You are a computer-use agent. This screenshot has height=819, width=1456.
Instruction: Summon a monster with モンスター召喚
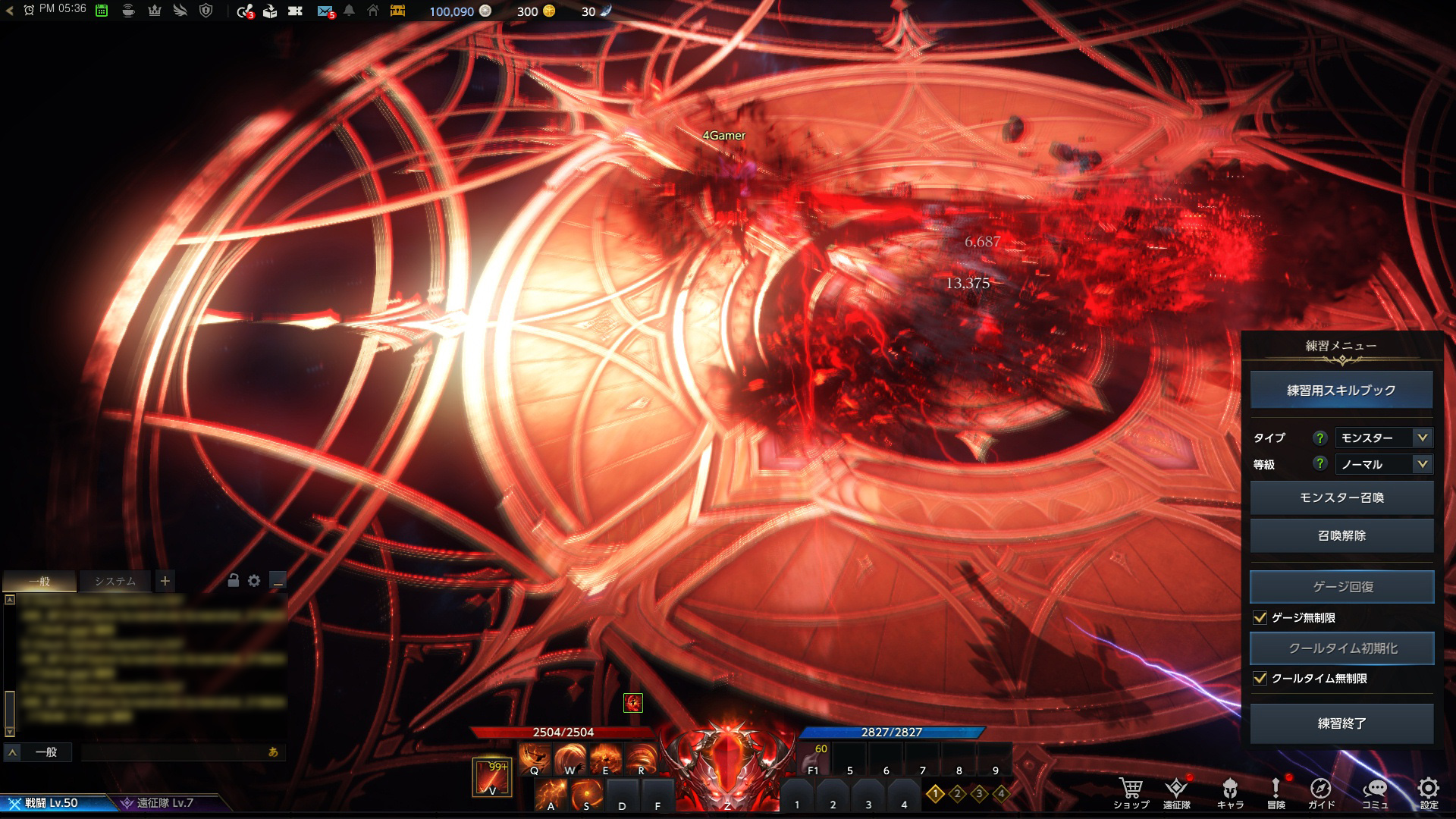click(1341, 497)
